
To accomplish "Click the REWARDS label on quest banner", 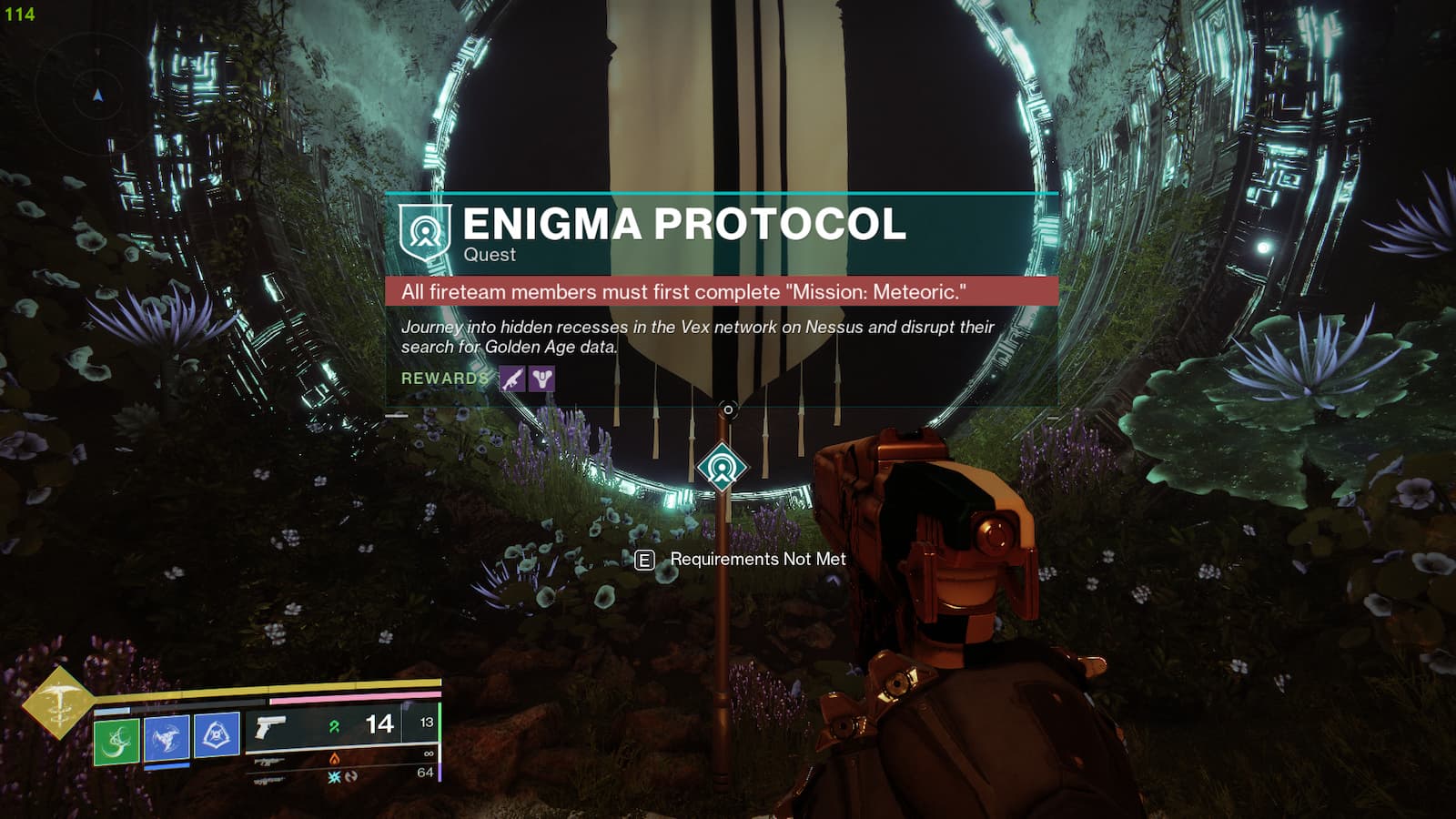I will click(442, 379).
